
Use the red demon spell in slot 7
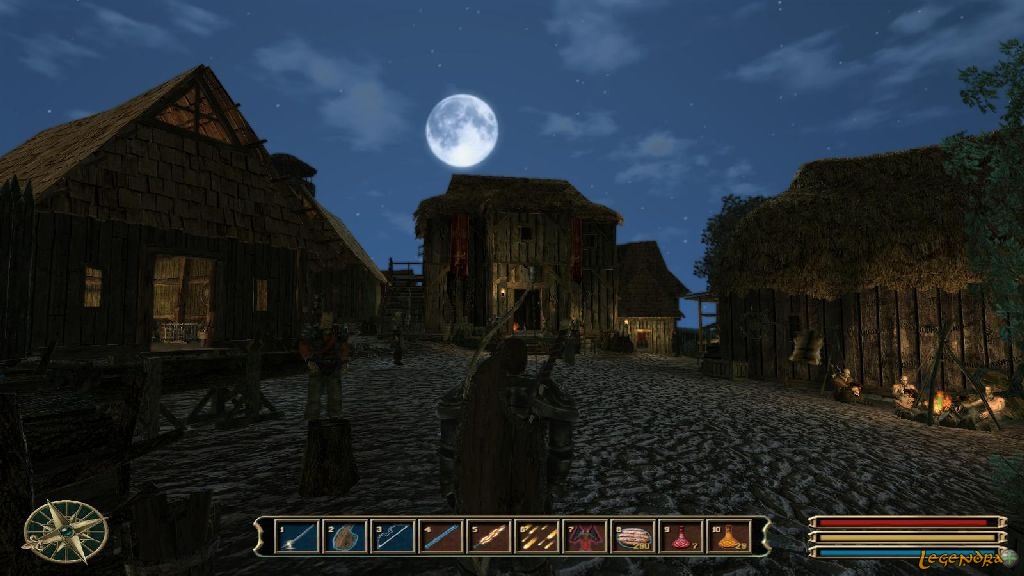point(585,537)
